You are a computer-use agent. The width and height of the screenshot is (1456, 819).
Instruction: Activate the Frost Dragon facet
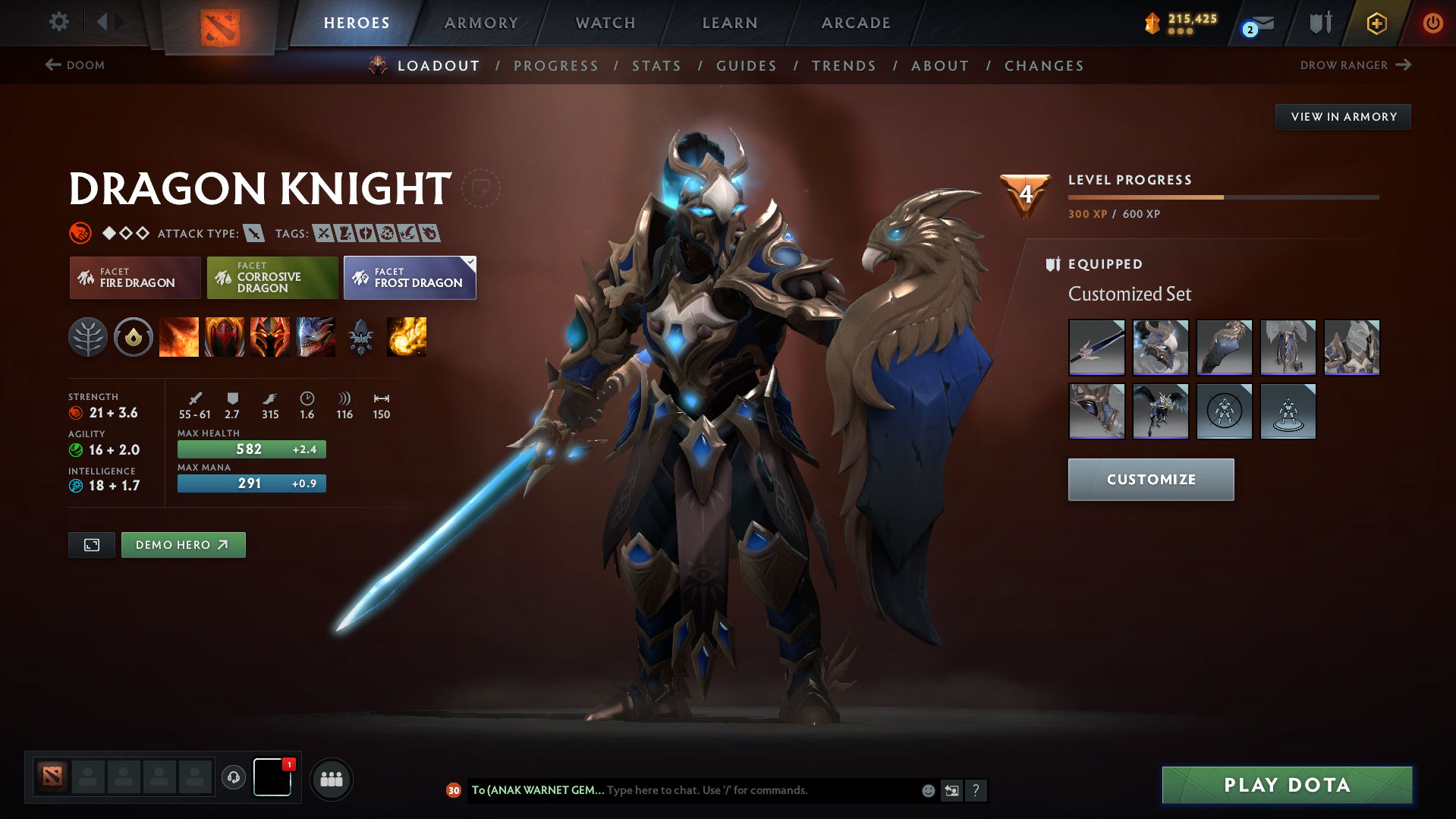[410, 278]
